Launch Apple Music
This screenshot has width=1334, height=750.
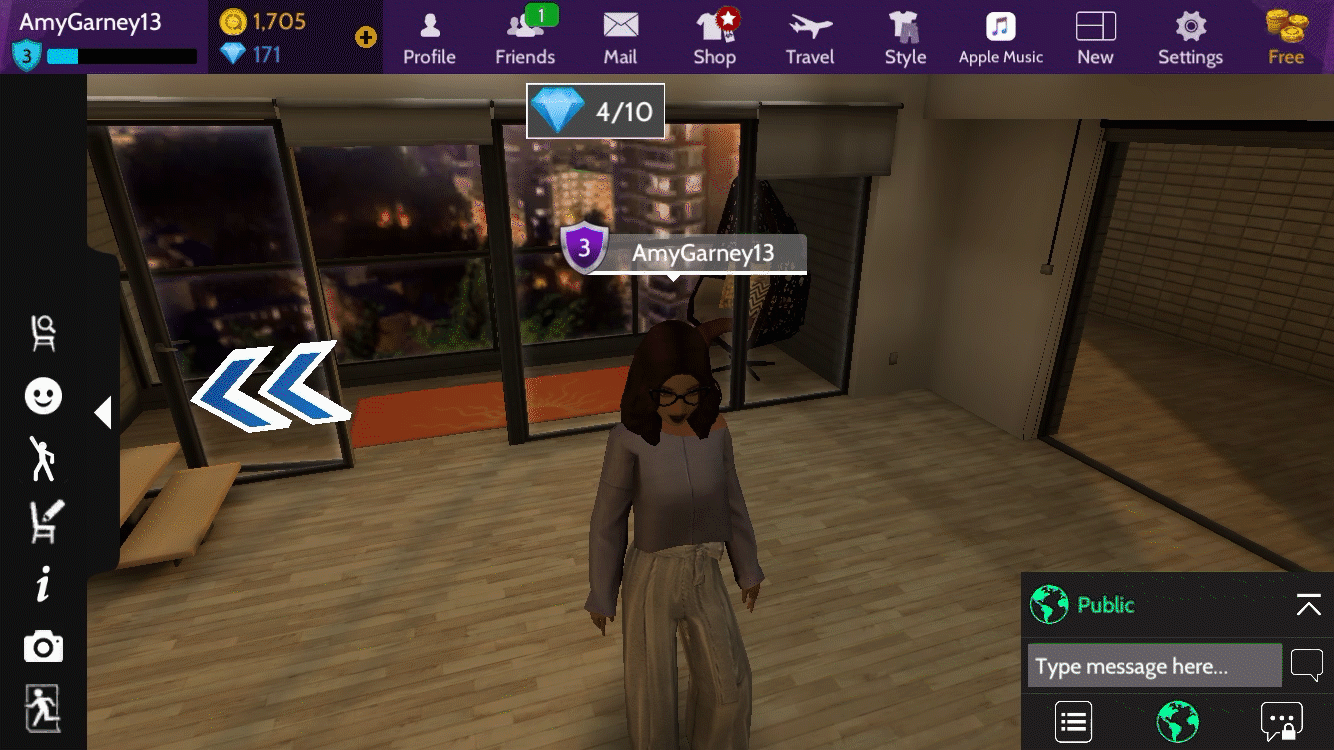(x=1000, y=38)
